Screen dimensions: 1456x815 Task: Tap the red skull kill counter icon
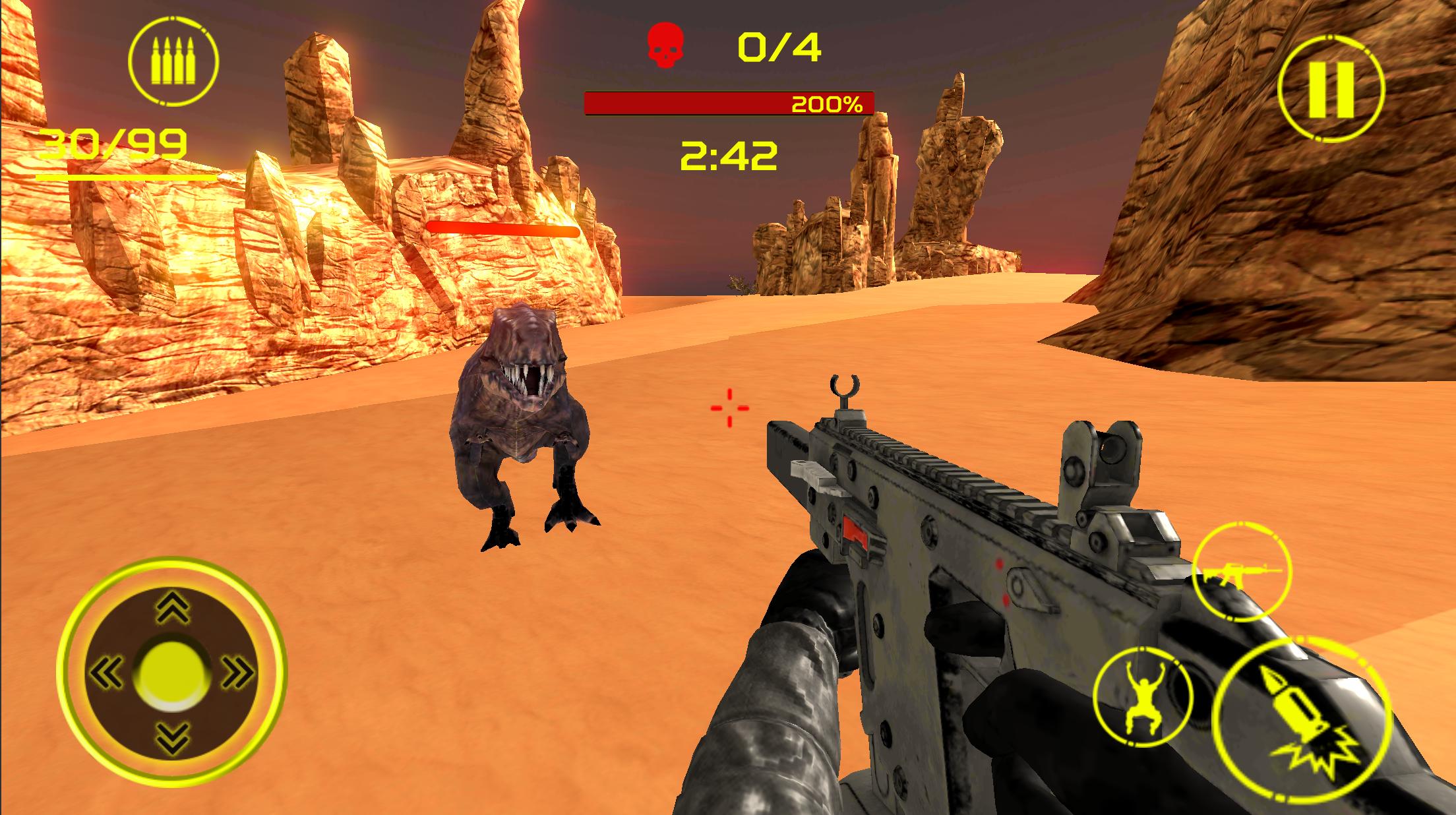(666, 45)
